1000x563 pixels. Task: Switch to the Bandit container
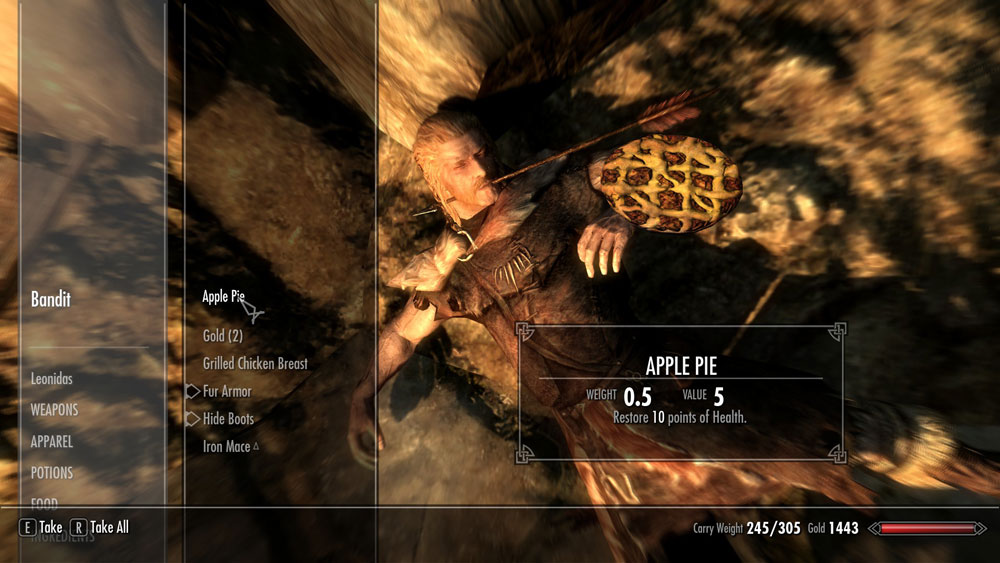coord(51,300)
